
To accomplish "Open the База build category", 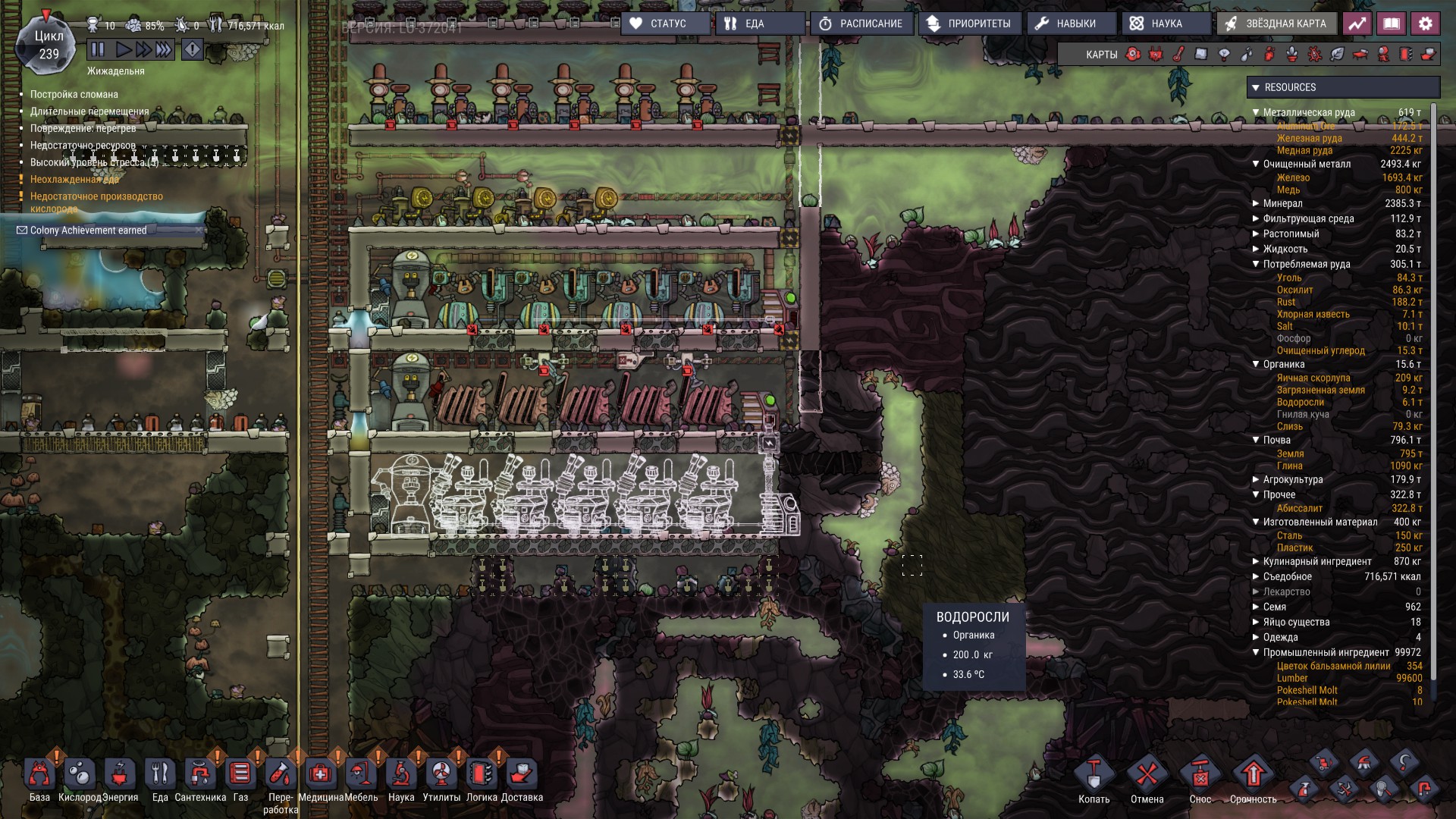I will pyautogui.click(x=39, y=775).
